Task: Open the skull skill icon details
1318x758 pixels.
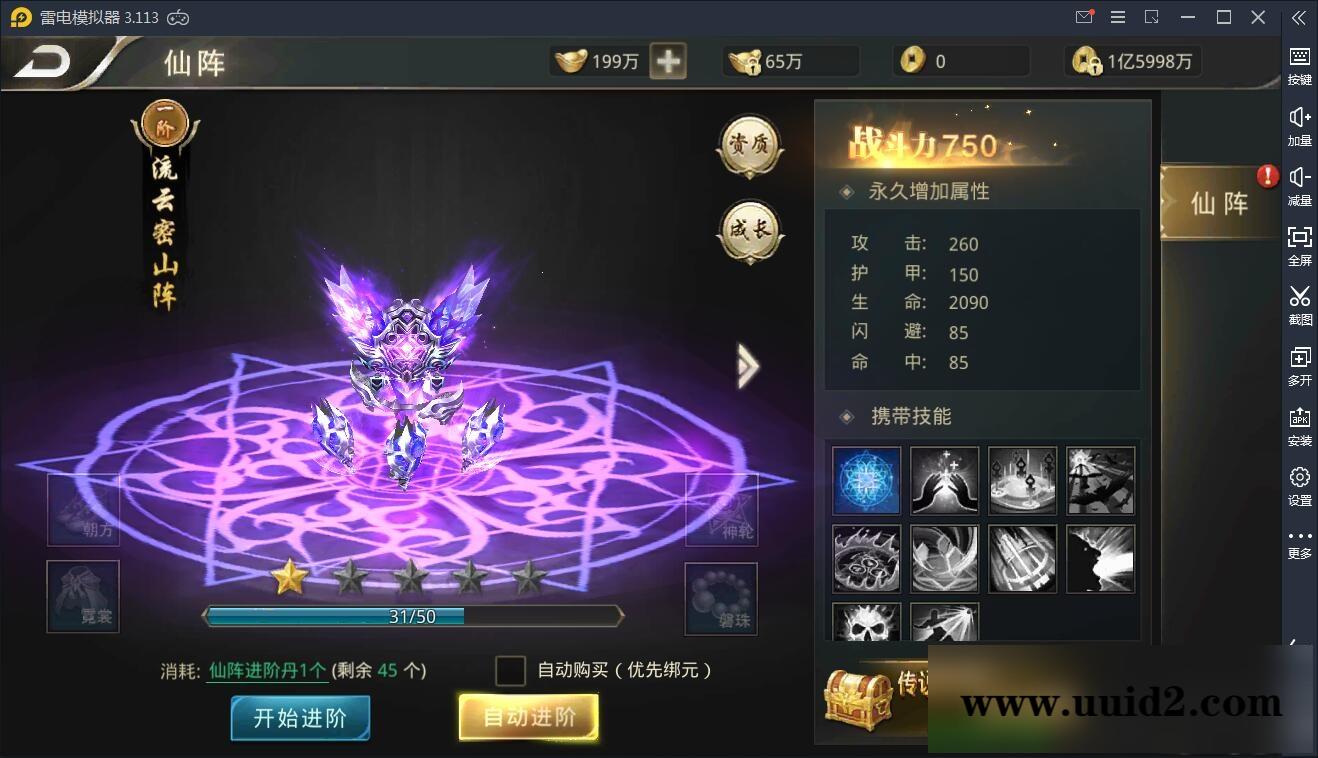Action: [x=865, y=625]
